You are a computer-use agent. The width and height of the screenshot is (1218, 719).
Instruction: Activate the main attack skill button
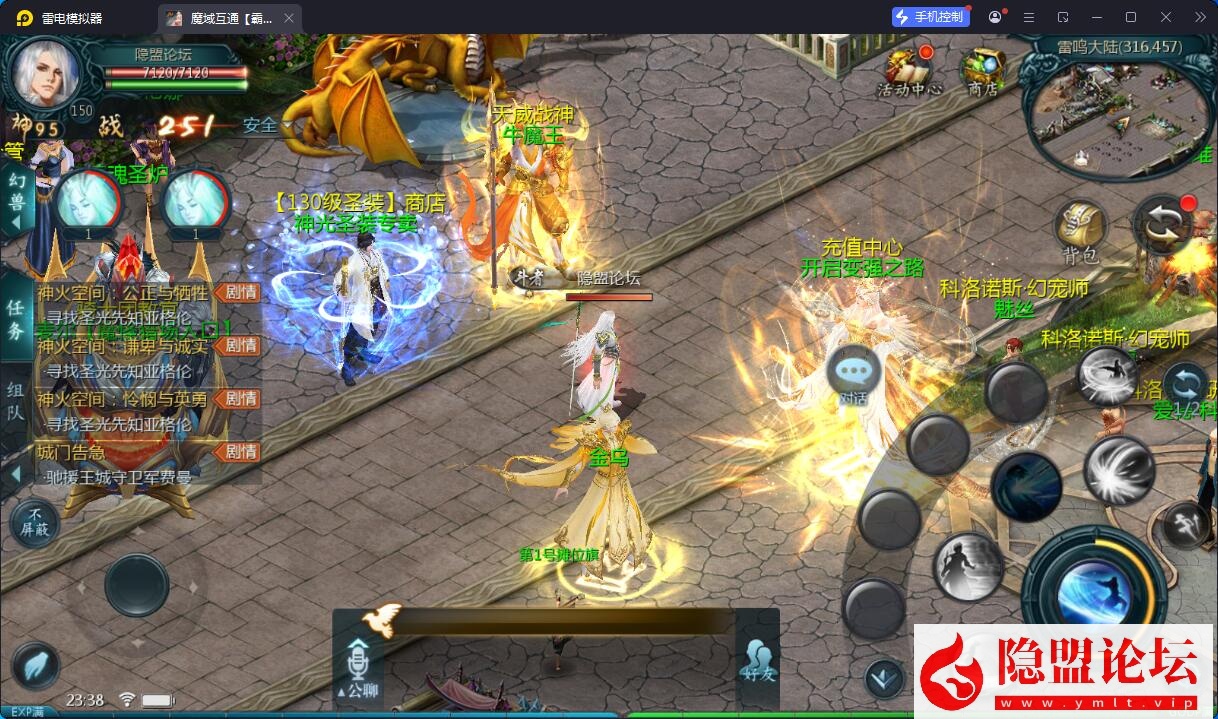tap(1093, 588)
